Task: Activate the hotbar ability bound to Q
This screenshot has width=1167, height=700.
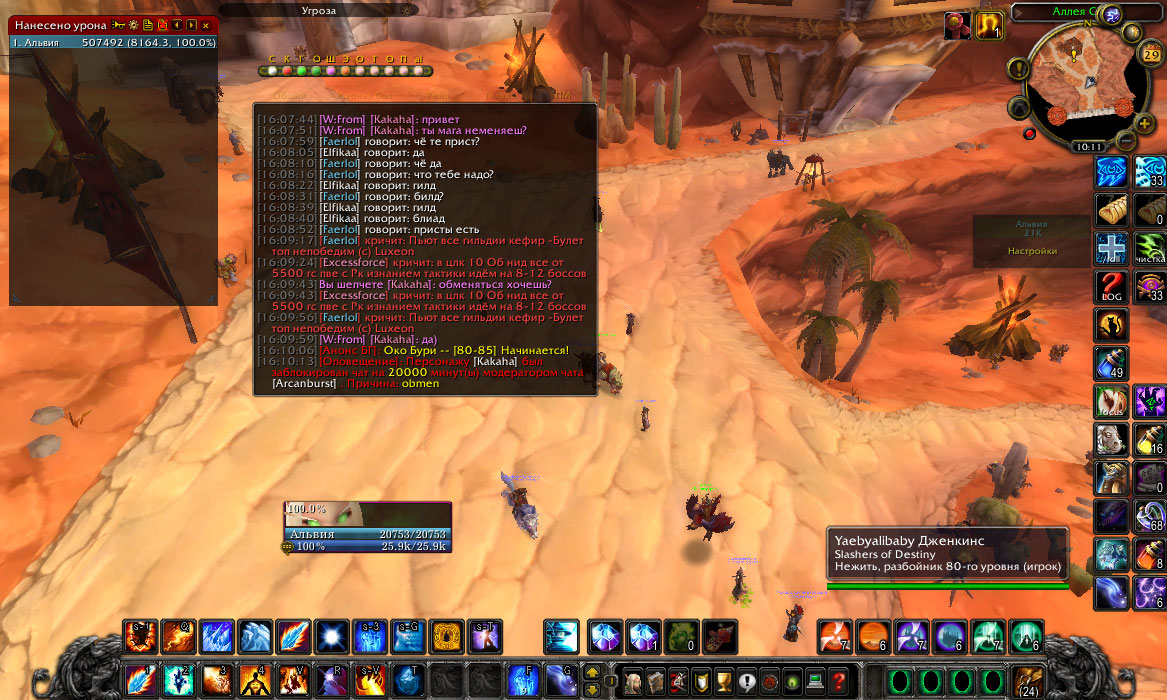Action: click(x=178, y=637)
